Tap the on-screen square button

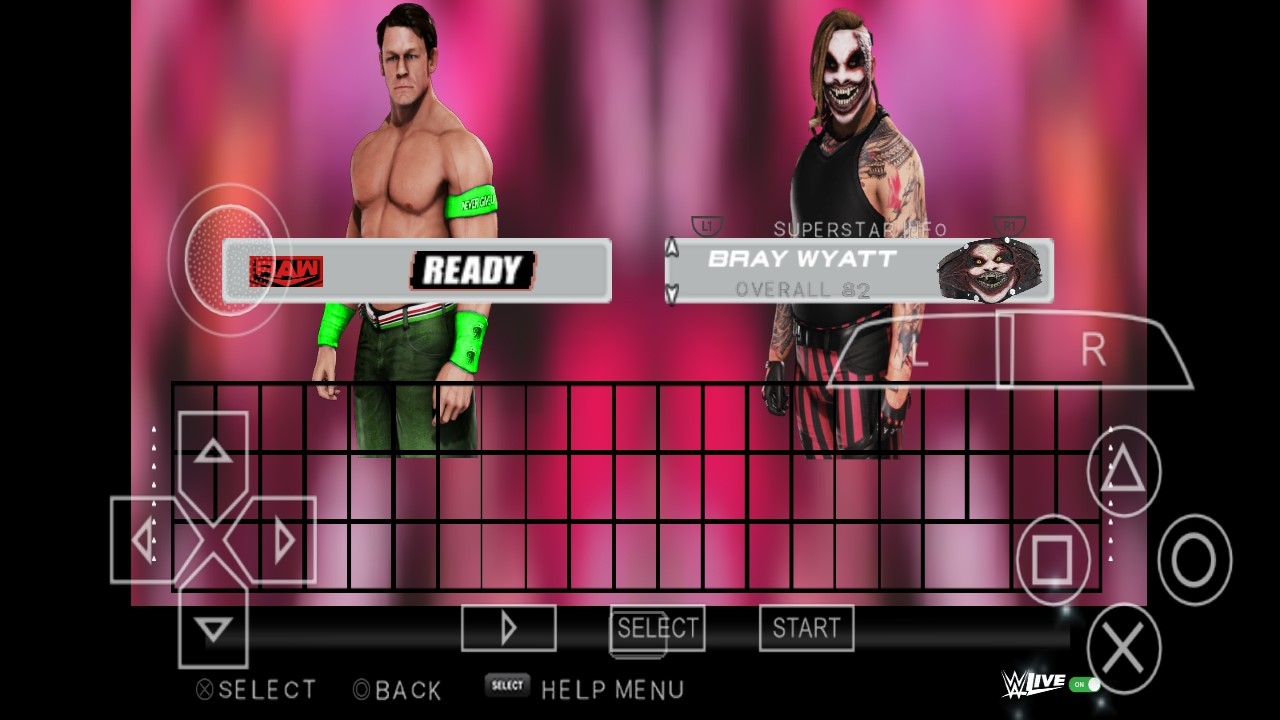[1053, 559]
